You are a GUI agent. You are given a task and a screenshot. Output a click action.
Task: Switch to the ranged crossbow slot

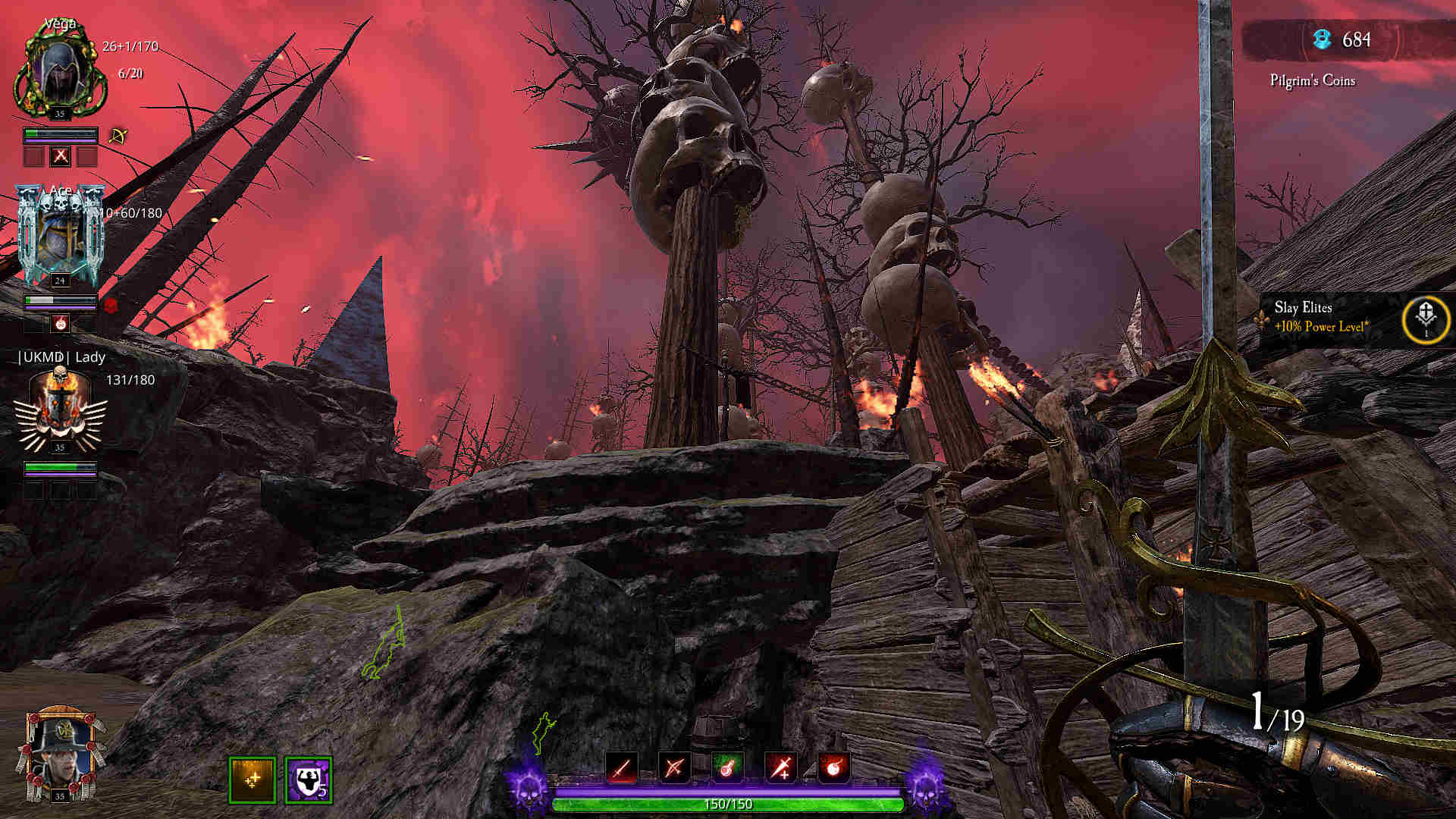click(674, 767)
